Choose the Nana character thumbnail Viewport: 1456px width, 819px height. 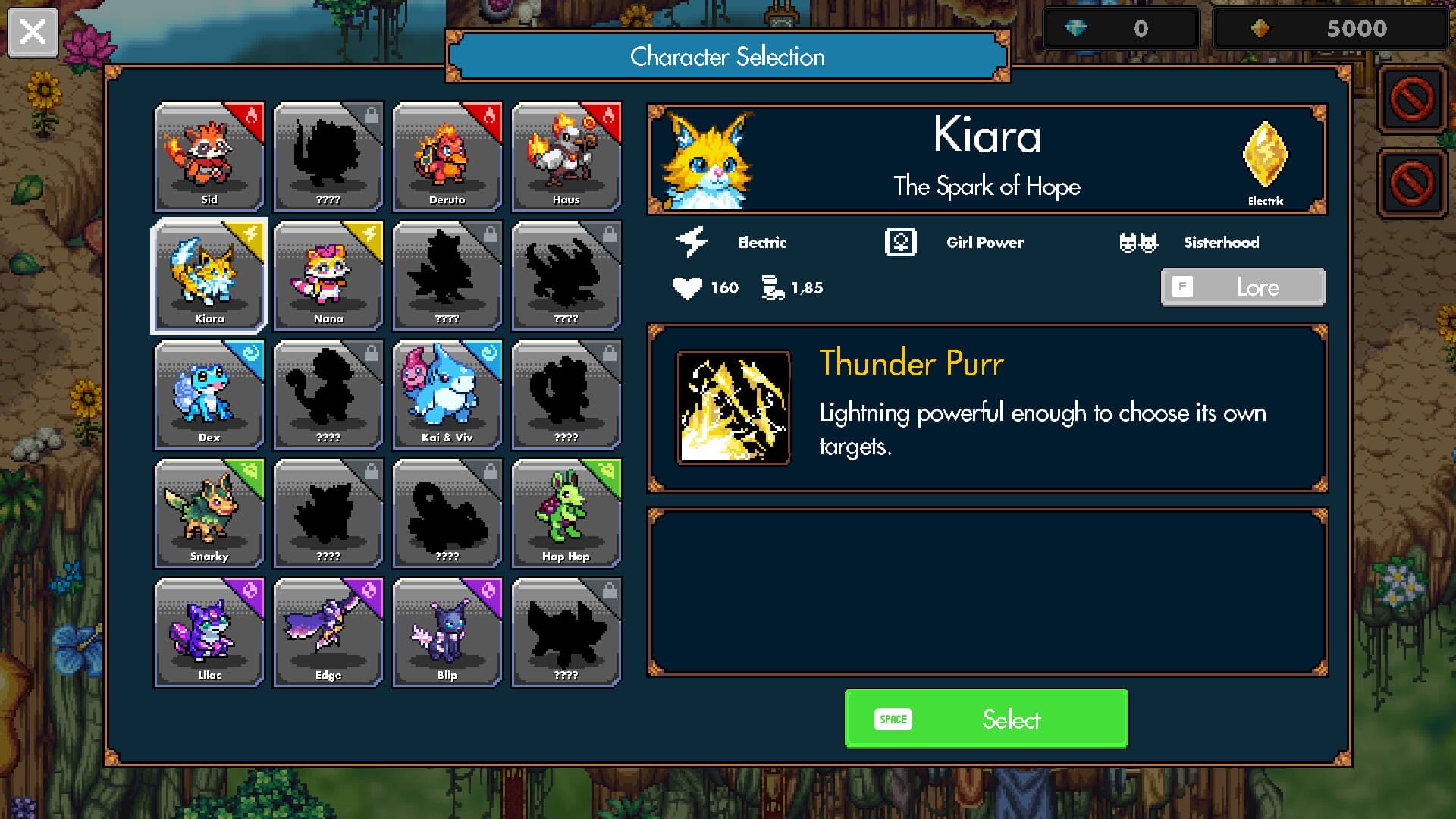[x=328, y=276]
